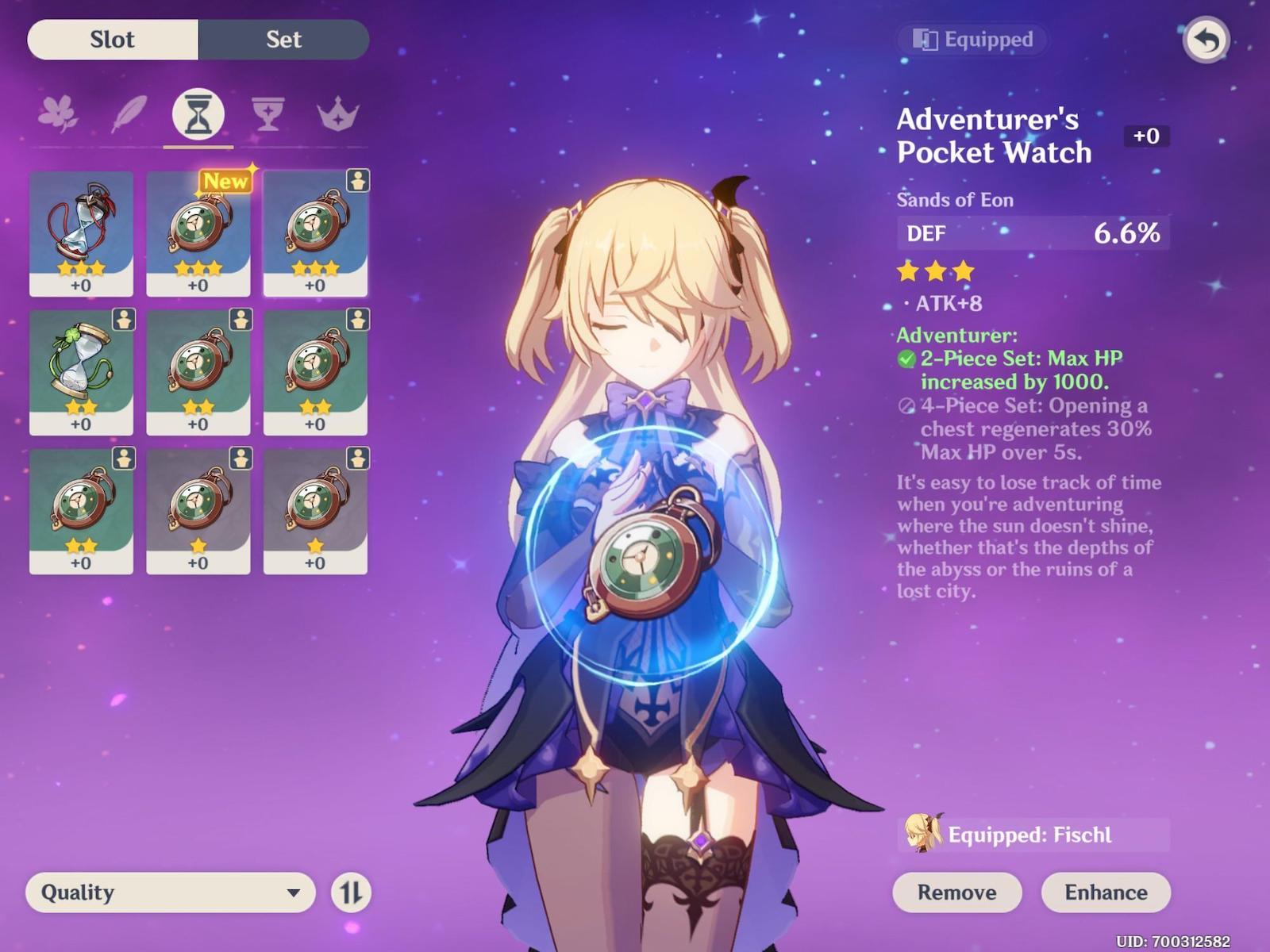Go back with the return arrow
Viewport: 1270px width, 952px height.
coord(1206,40)
